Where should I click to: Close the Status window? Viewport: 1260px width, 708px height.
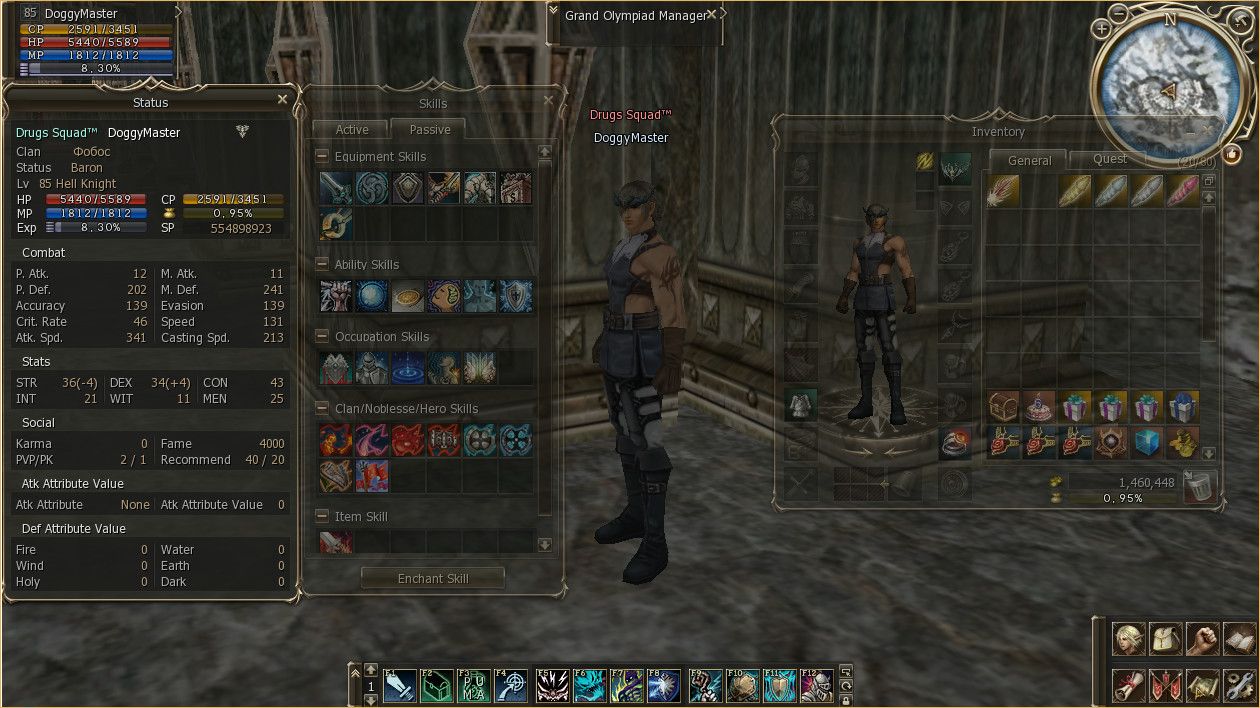[x=282, y=100]
